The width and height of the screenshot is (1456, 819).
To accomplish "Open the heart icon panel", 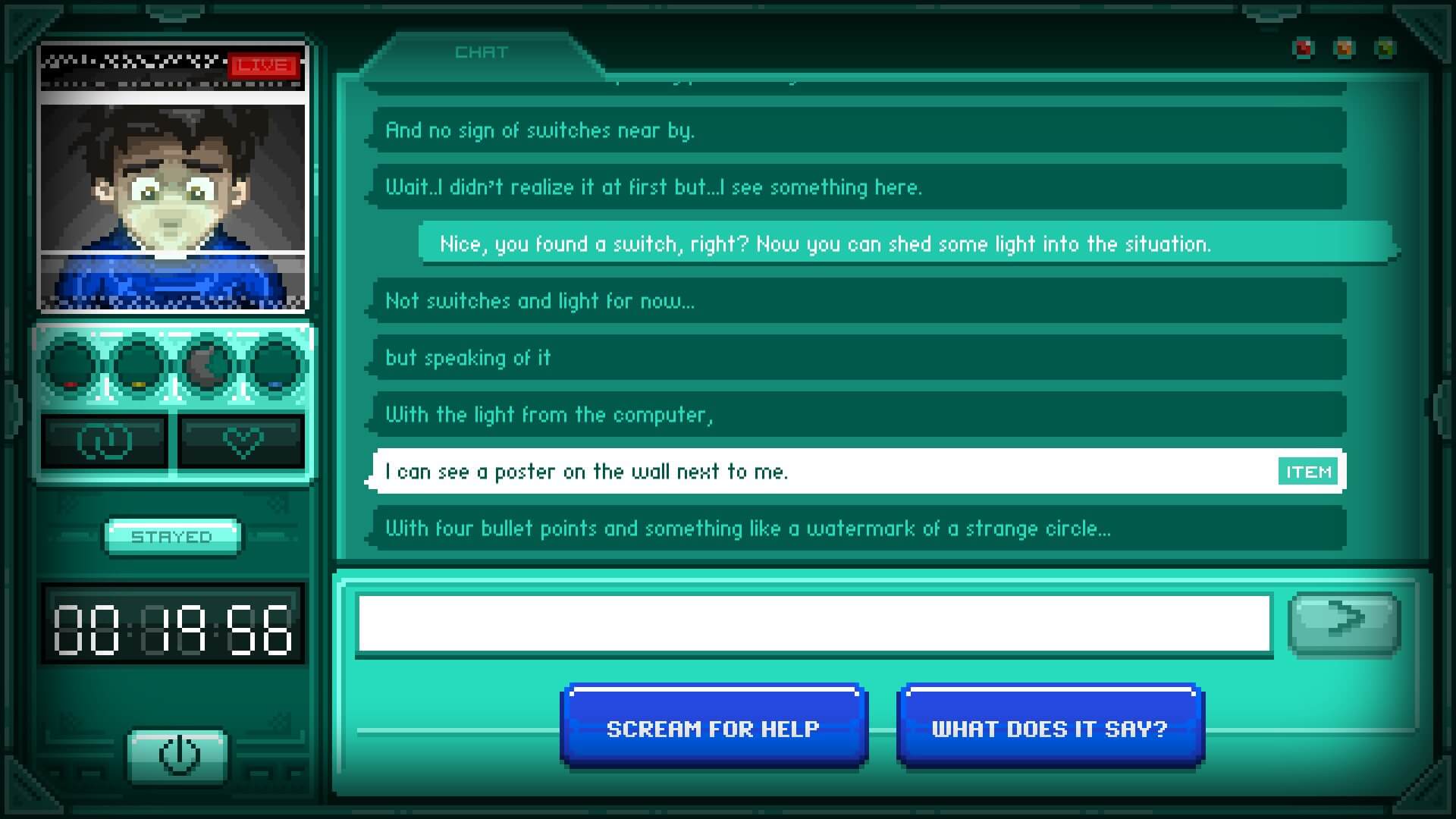I will (x=243, y=441).
